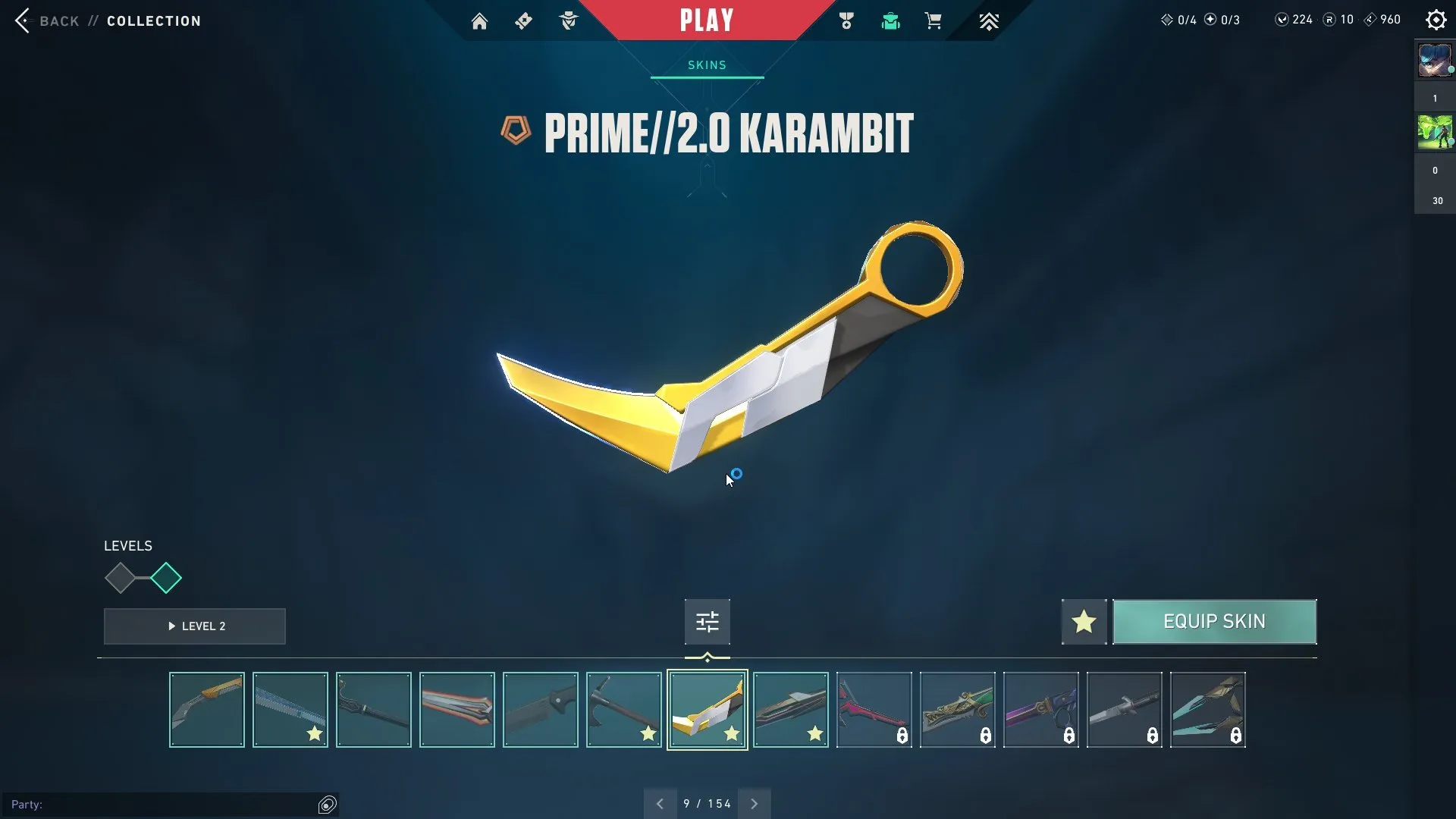Select the Agents icon
Image resolution: width=1456 pixels, height=819 pixels.
point(569,20)
